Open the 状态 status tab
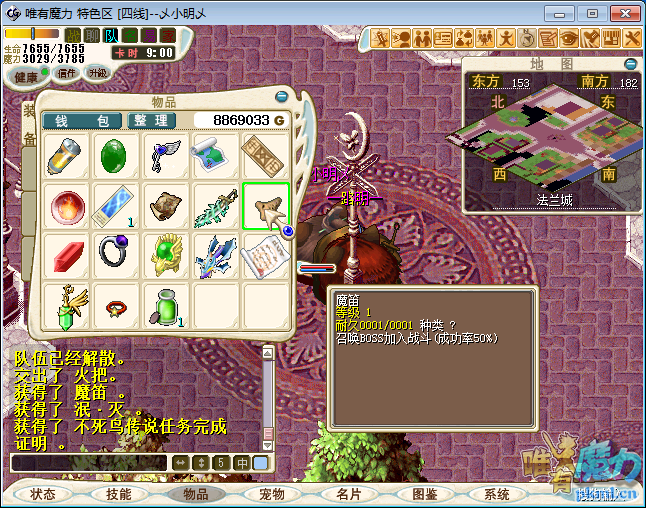 (x=43, y=494)
